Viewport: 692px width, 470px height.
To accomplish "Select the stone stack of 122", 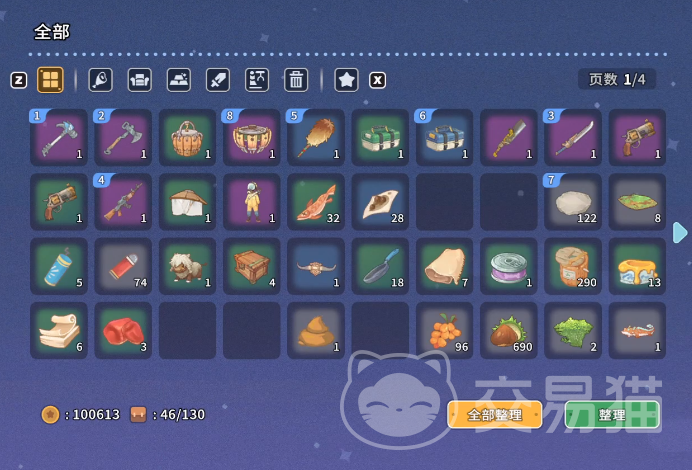I will click(x=573, y=202).
